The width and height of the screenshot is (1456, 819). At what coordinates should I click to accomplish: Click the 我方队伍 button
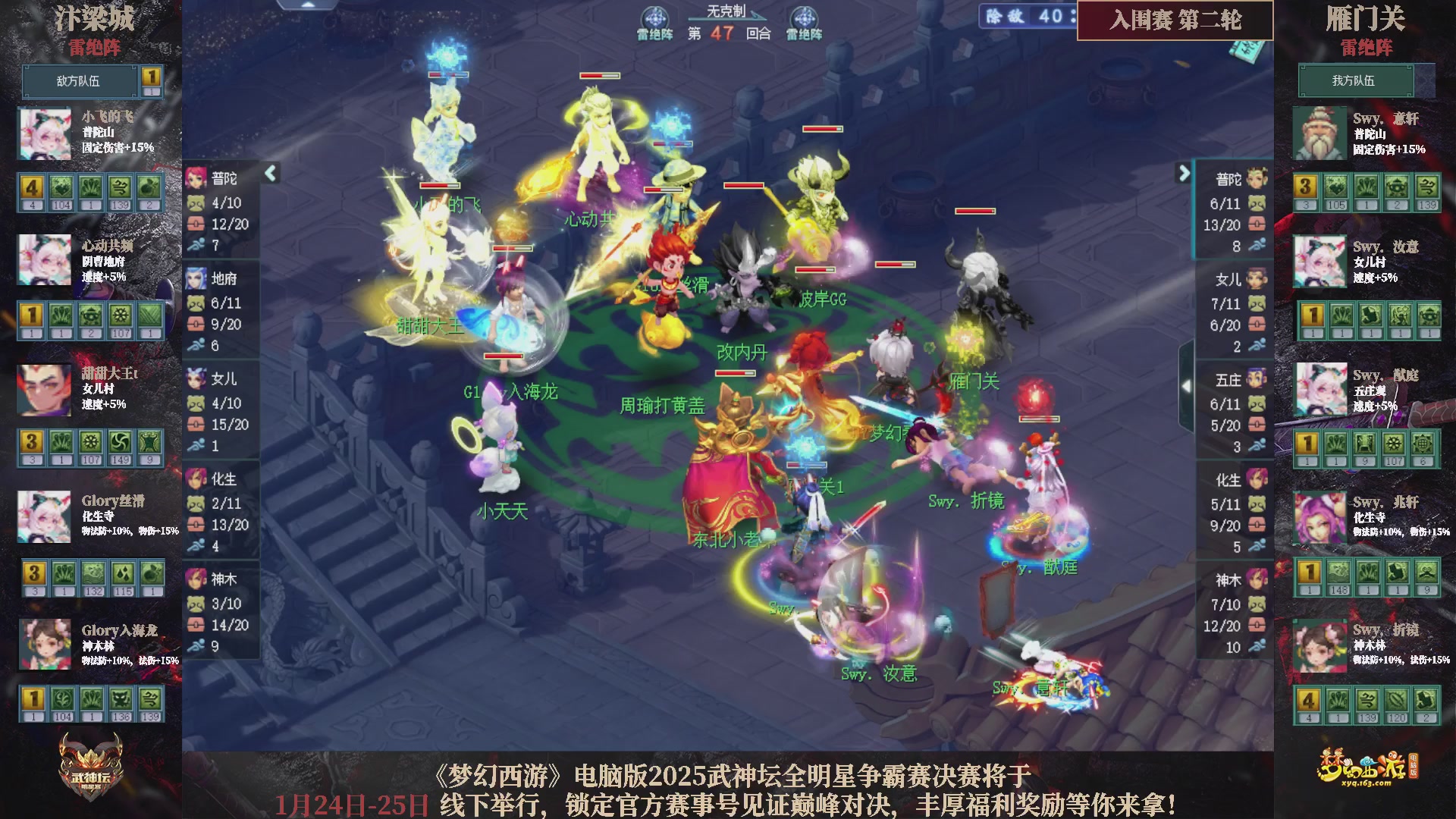[x=1356, y=81]
